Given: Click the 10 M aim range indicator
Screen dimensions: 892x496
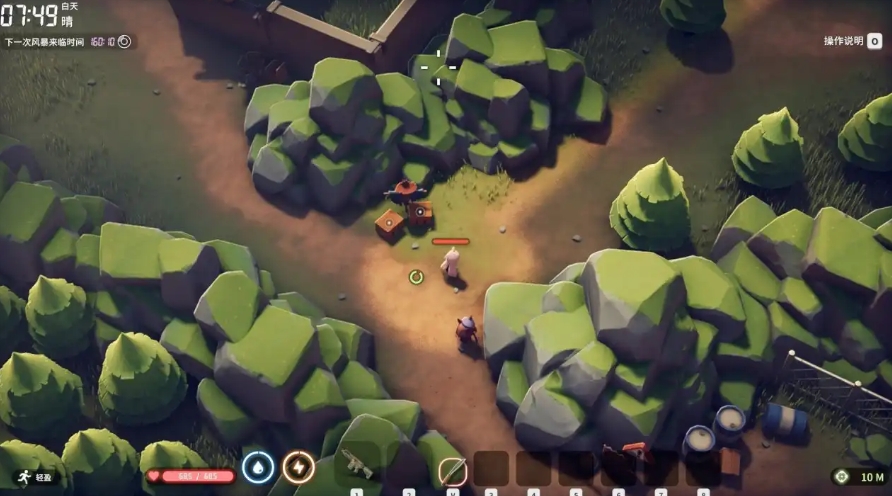Looking at the screenshot, I should [x=859, y=478].
